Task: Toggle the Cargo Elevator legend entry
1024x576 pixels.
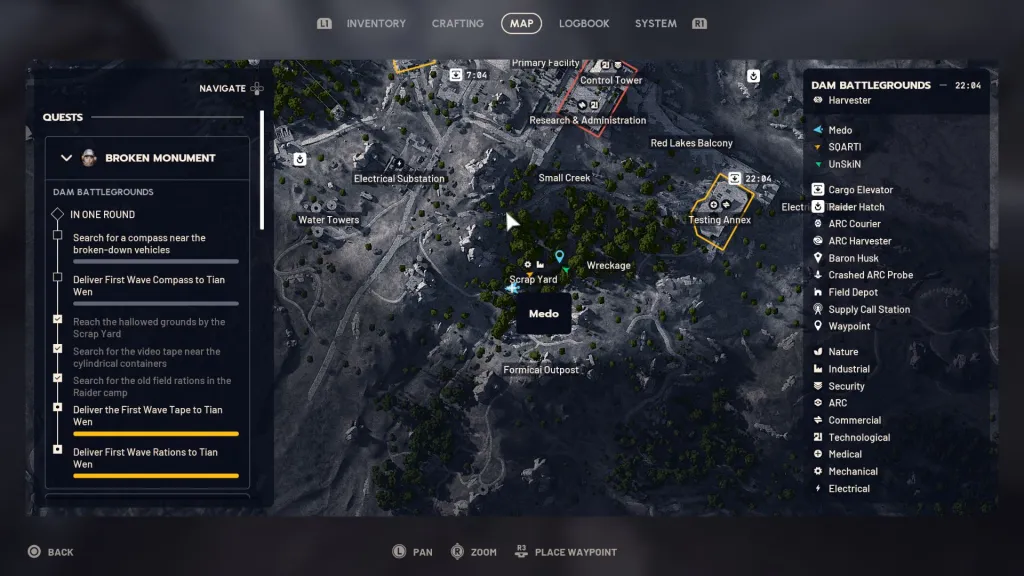Action: pos(860,190)
